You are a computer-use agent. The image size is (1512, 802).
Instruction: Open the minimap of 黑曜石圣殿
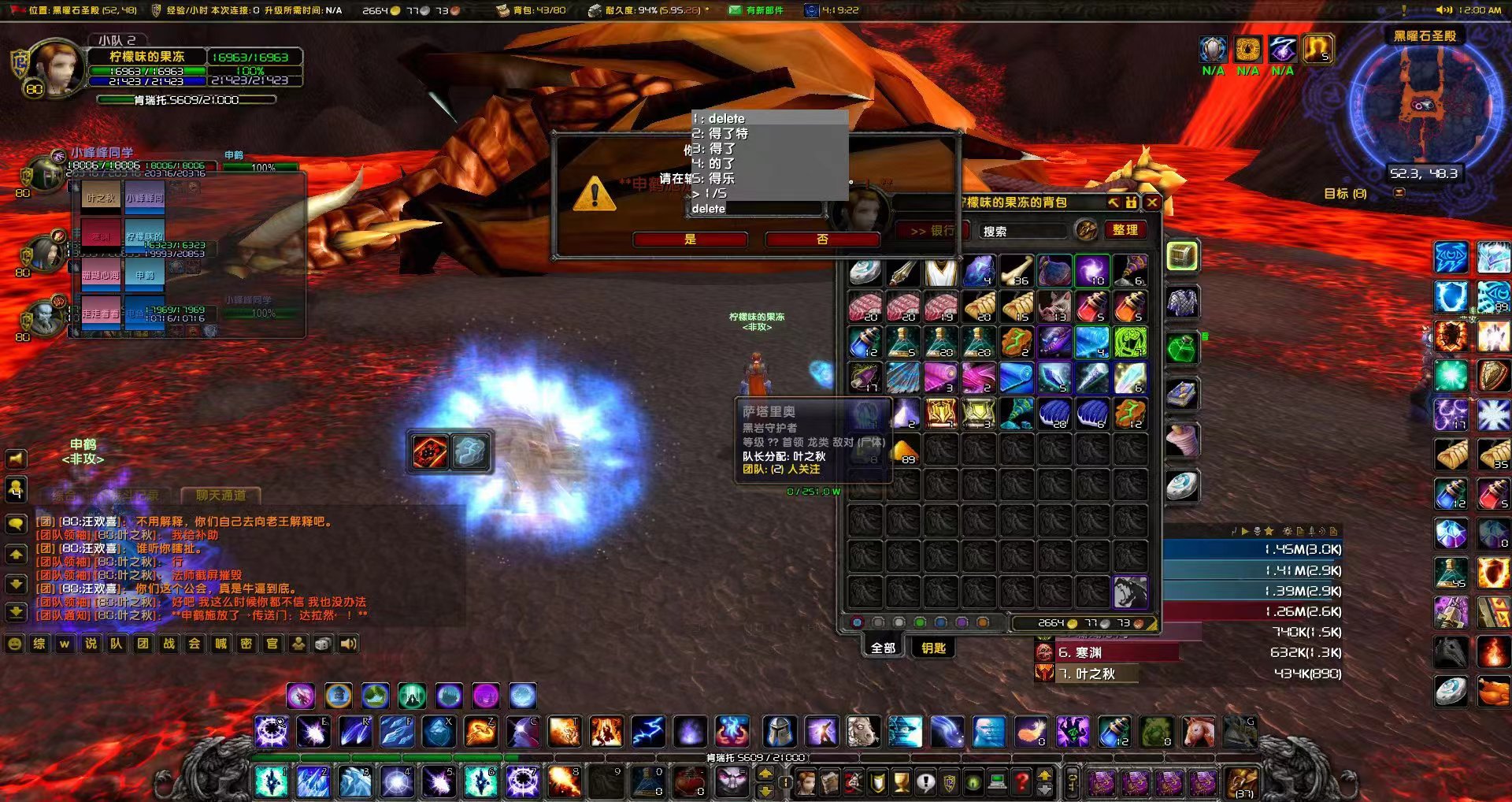(x=1424, y=106)
